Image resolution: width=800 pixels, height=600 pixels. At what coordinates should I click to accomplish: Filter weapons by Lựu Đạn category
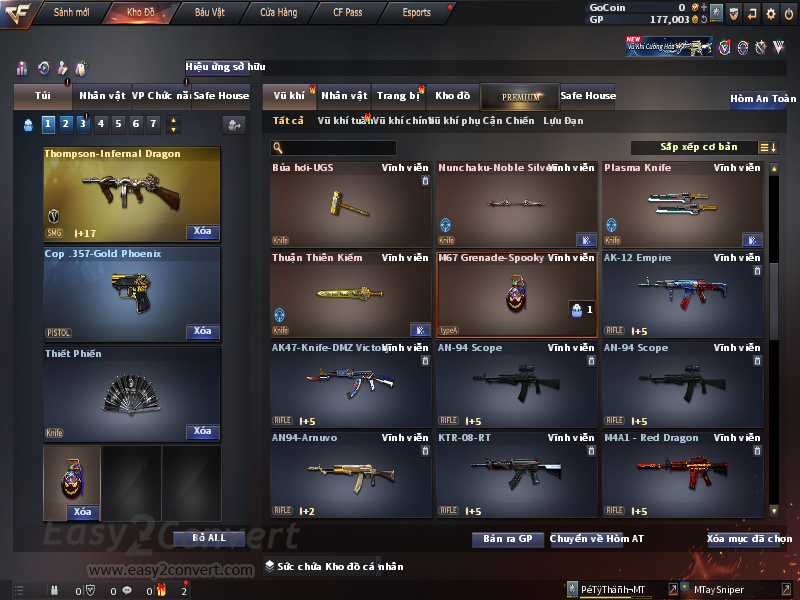(x=563, y=121)
